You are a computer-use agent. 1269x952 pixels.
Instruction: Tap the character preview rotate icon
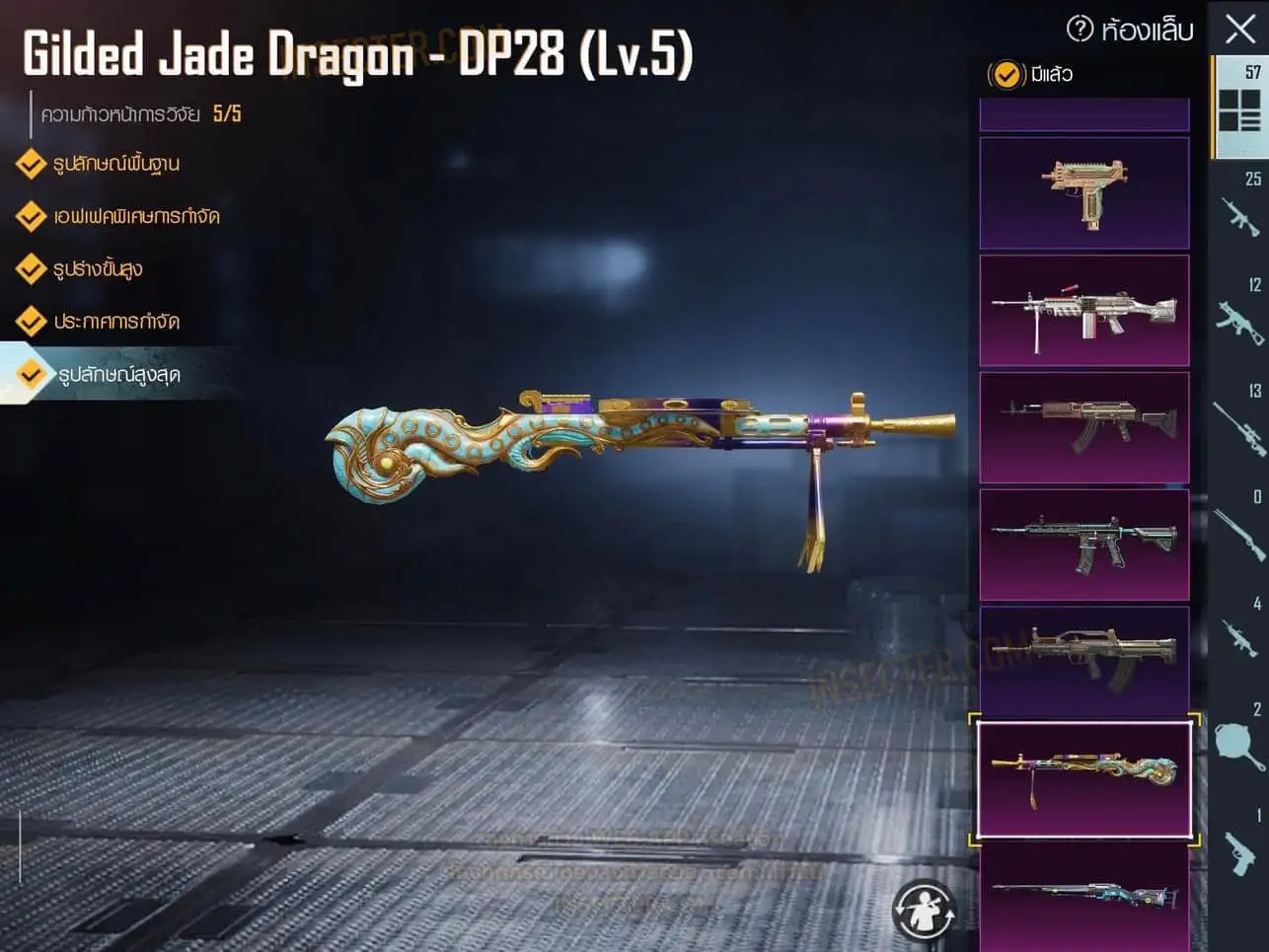click(x=924, y=911)
